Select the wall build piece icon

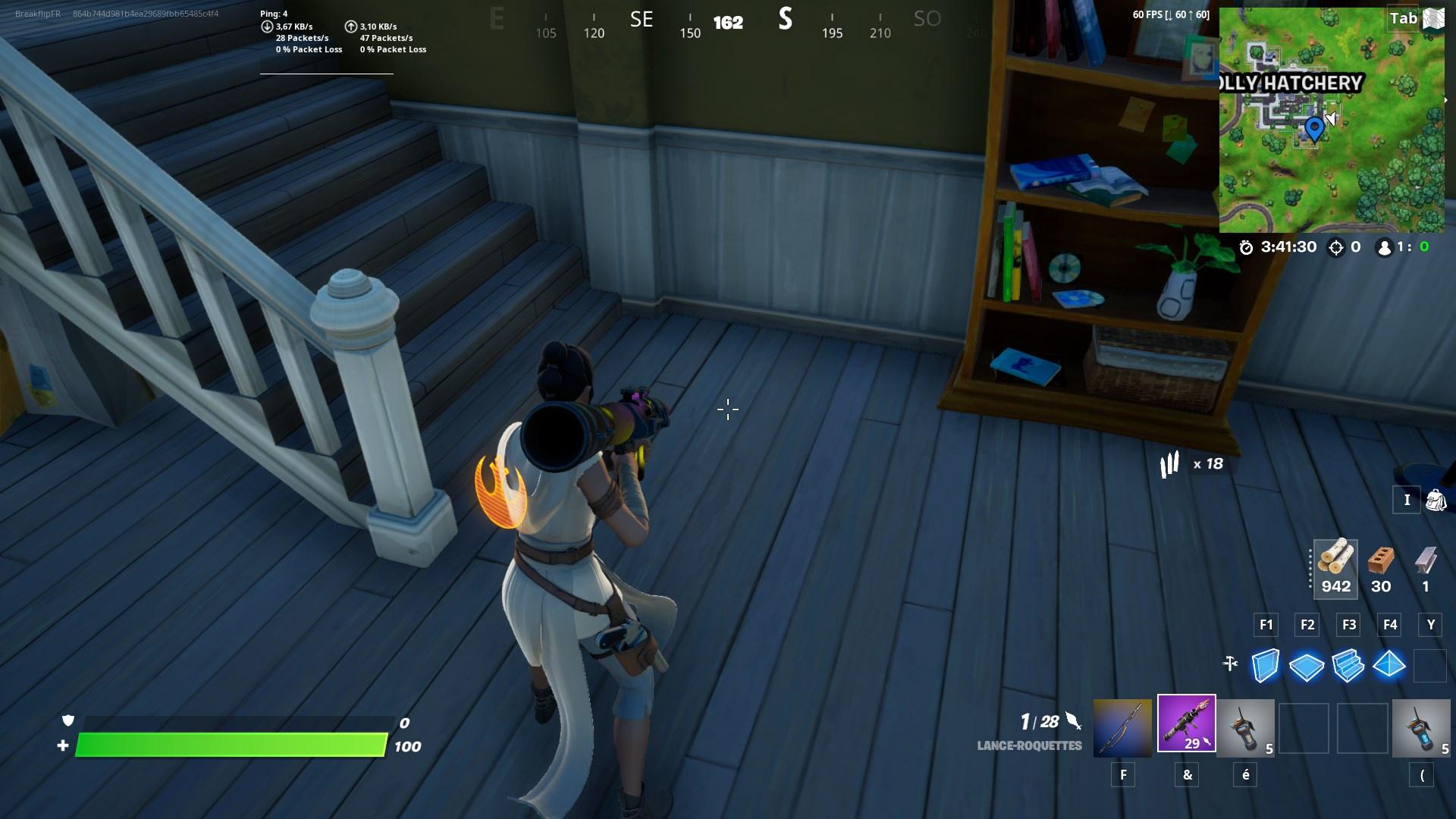pyautogui.click(x=1264, y=665)
